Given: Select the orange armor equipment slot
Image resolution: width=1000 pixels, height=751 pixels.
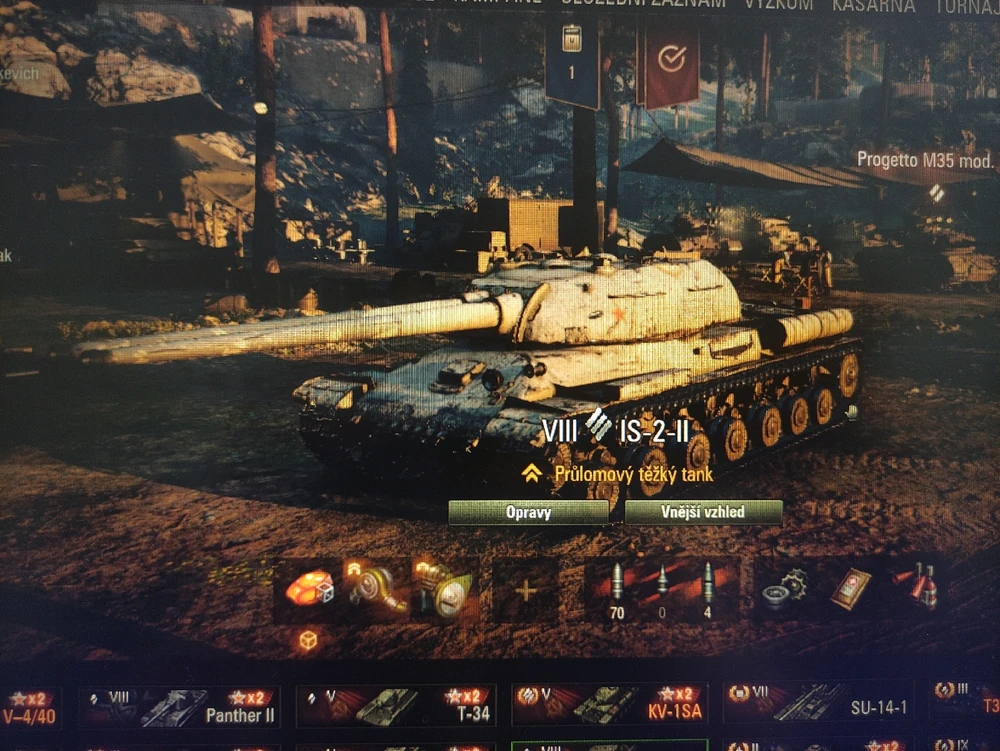Looking at the screenshot, I should pos(308,589).
